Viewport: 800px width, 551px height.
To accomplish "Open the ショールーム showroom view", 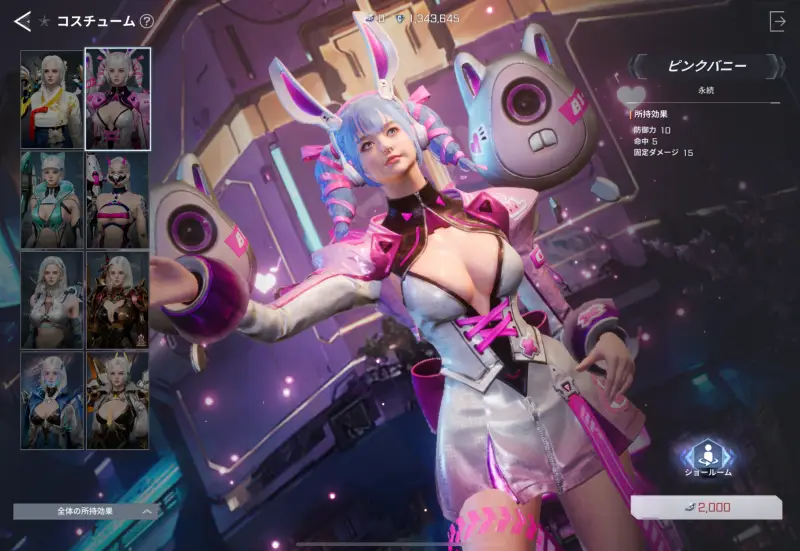I will click(x=707, y=458).
